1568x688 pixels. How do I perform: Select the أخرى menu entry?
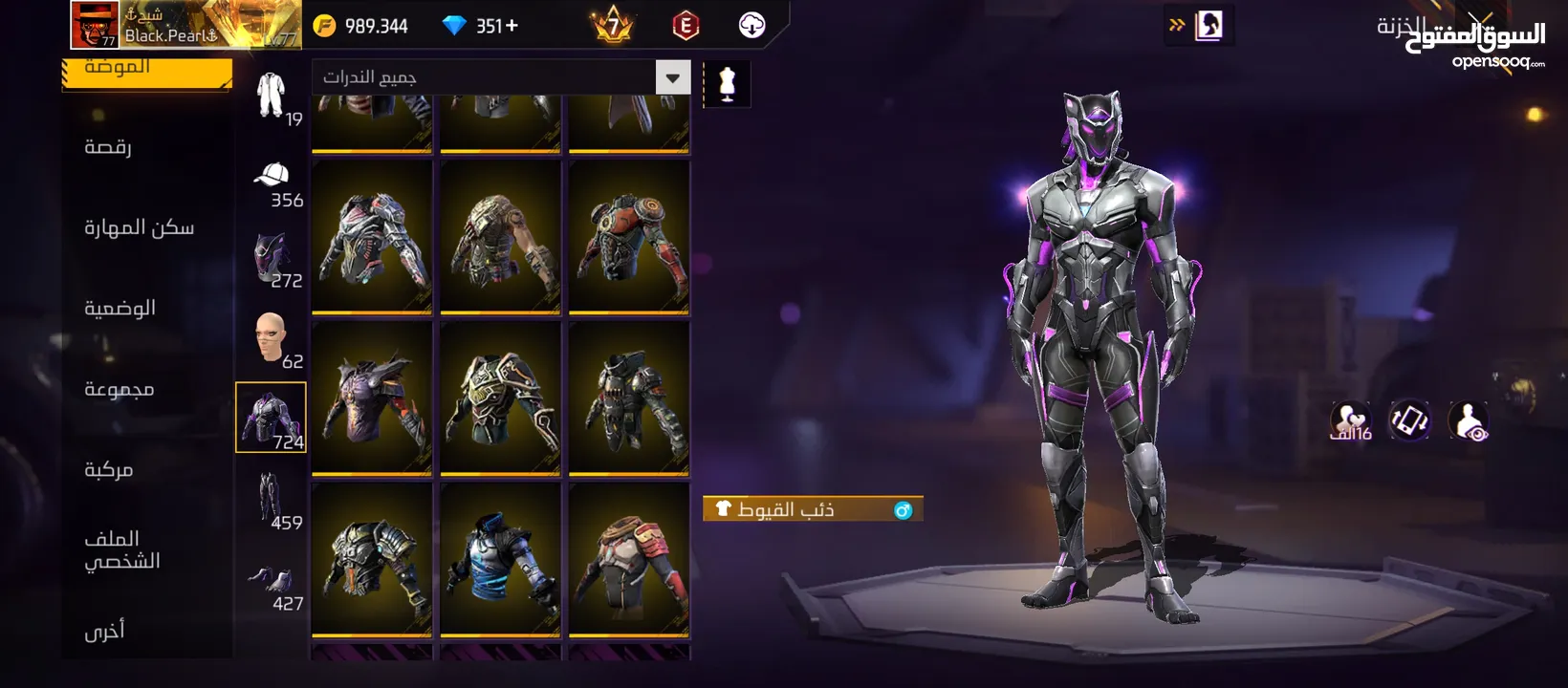[x=104, y=631]
